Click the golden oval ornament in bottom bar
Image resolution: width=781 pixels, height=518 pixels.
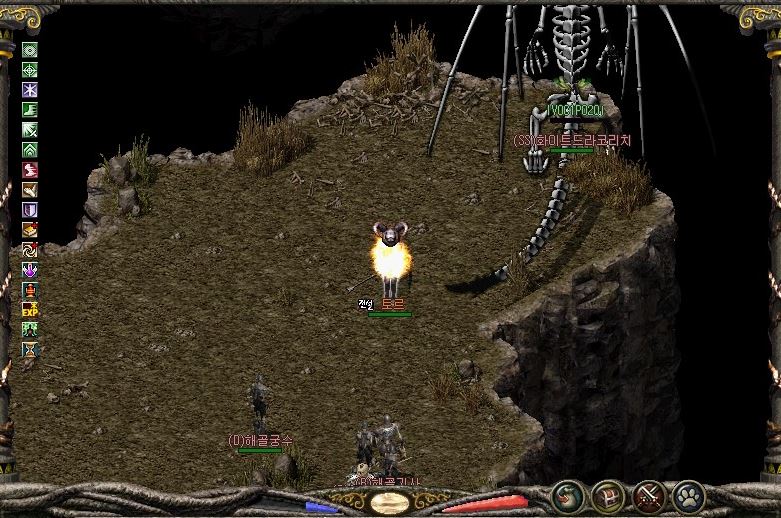pos(390,502)
